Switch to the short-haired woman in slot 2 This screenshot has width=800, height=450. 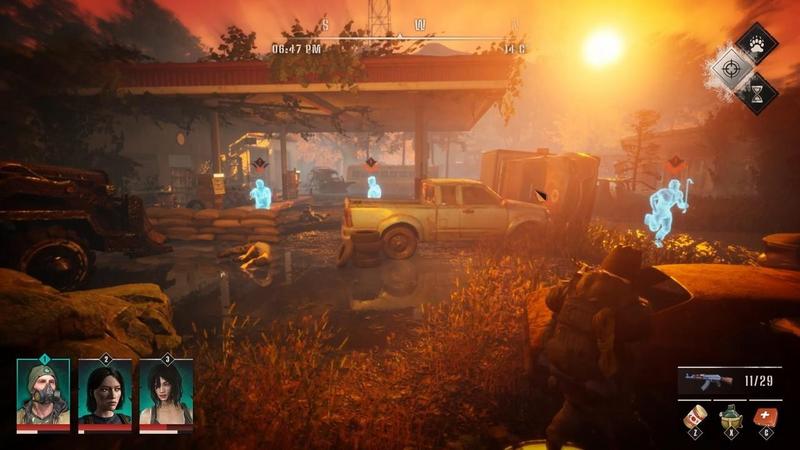105,393
